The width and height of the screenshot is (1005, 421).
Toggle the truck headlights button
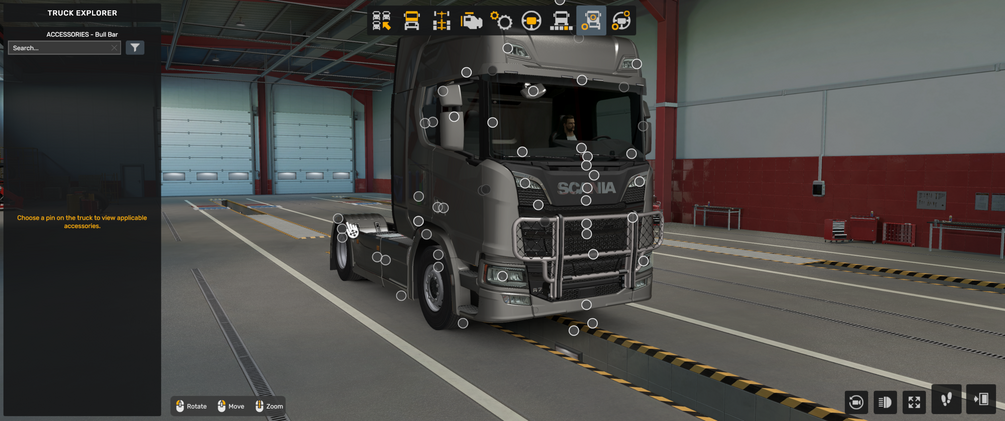pyautogui.click(x=885, y=402)
